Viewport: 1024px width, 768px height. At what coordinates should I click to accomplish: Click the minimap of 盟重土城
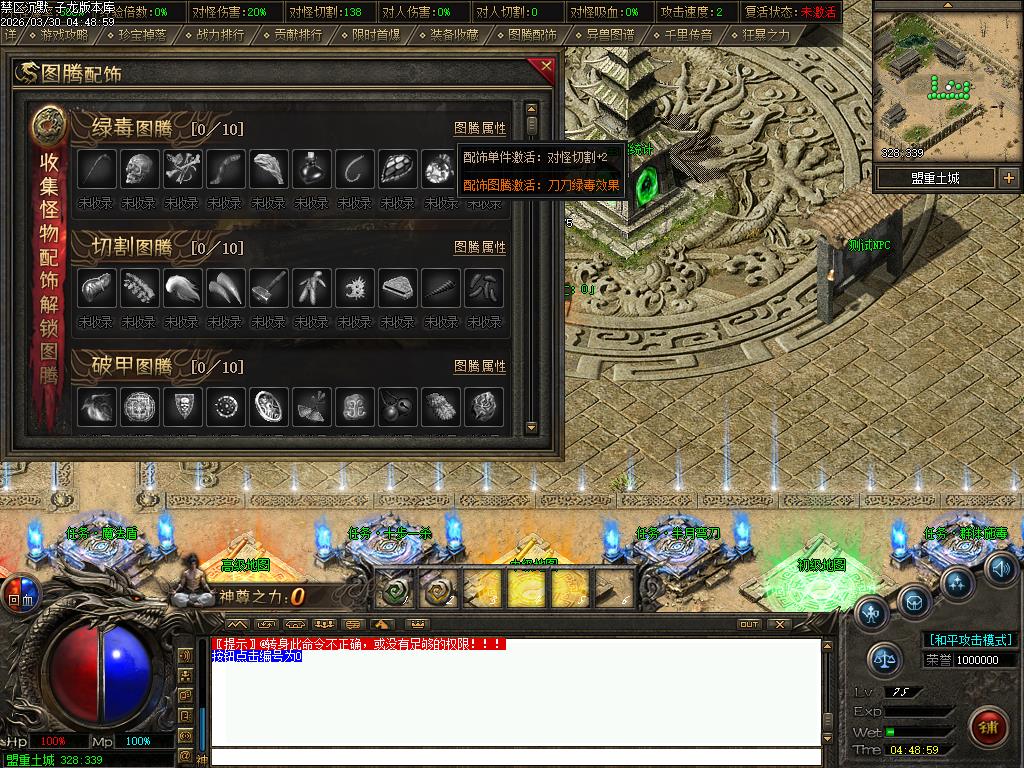[948, 86]
